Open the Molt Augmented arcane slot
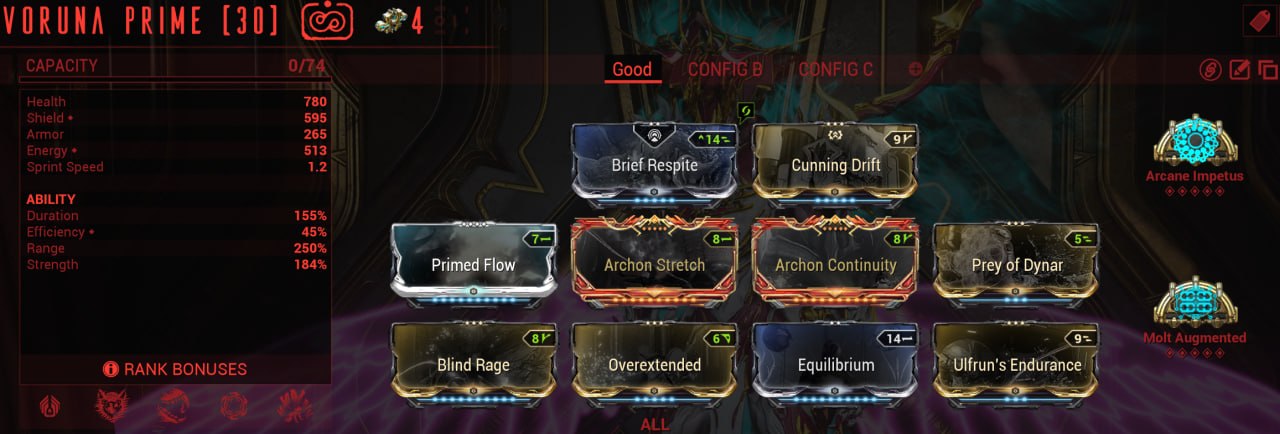1280x434 pixels. click(1194, 304)
